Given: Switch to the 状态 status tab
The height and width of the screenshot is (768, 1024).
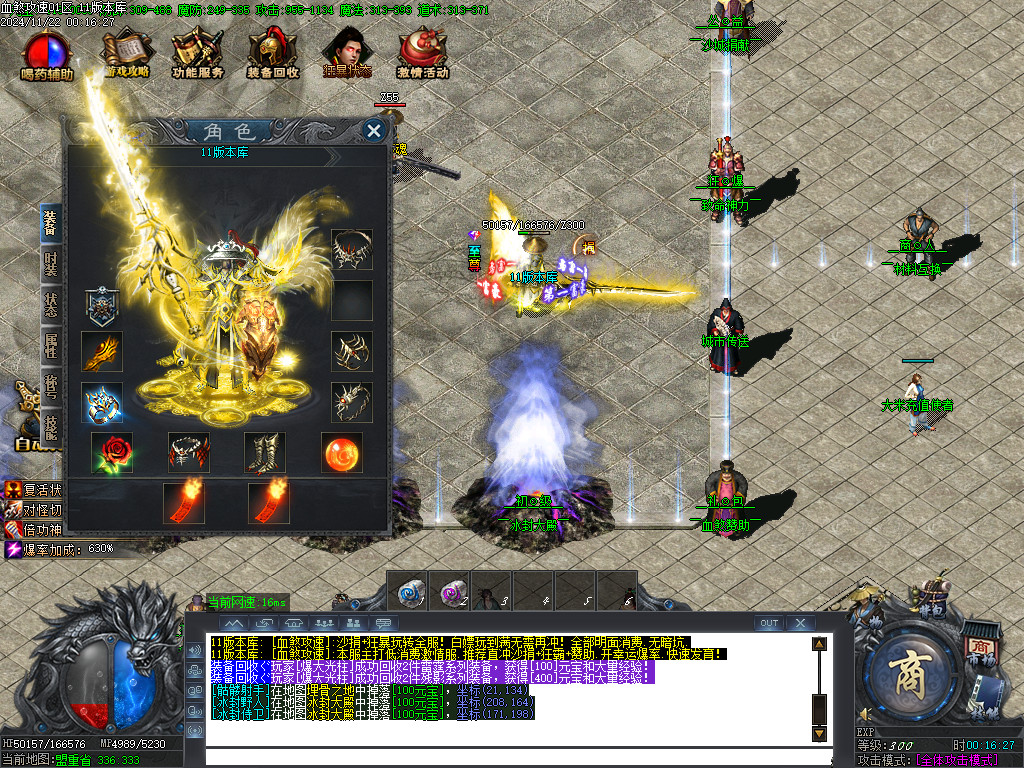Looking at the screenshot, I should pos(51,305).
